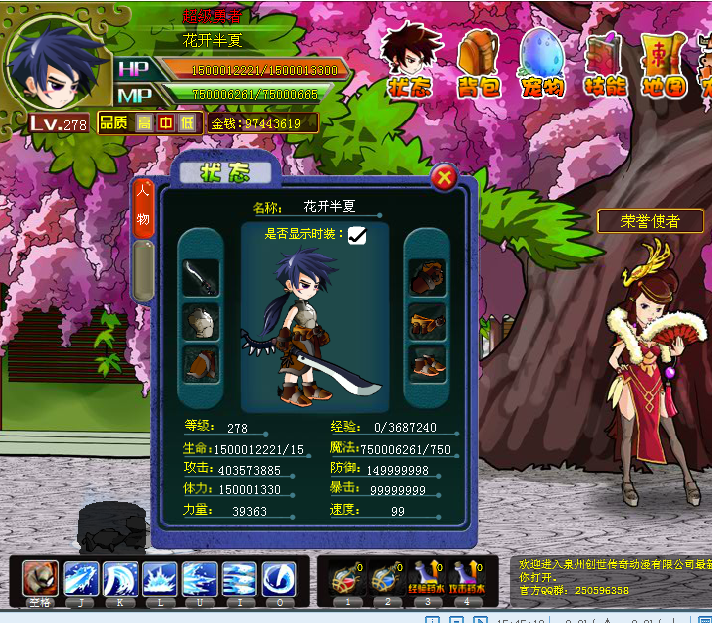The width and height of the screenshot is (712, 623).
Task: Activate the skill bound to 空格
Action: (x=41, y=579)
